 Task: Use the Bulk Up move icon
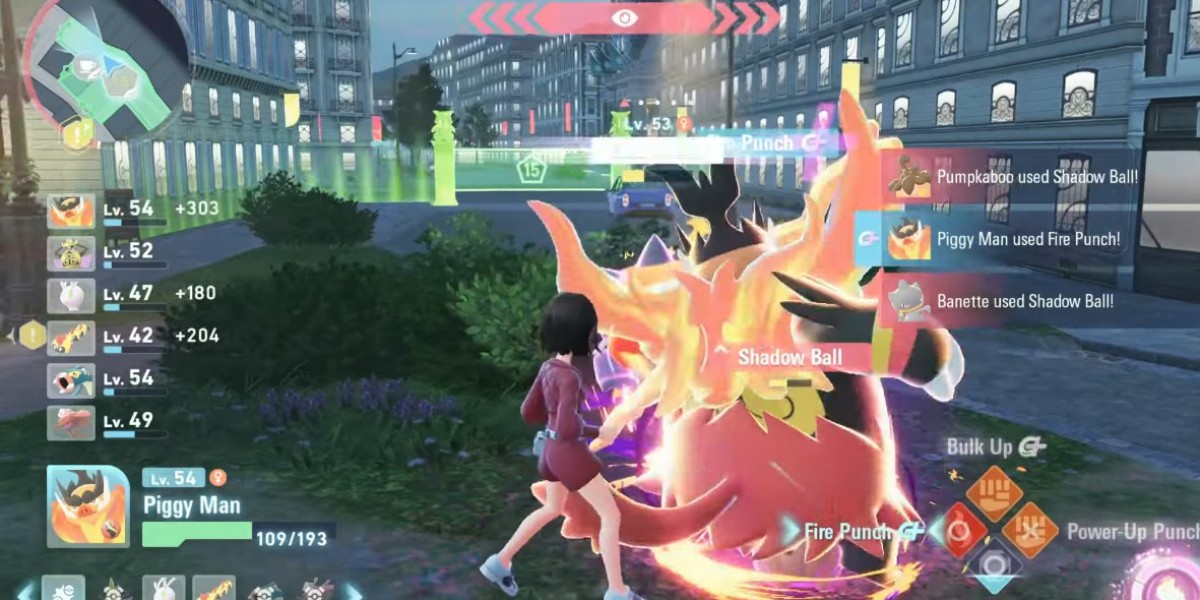click(994, 493)
